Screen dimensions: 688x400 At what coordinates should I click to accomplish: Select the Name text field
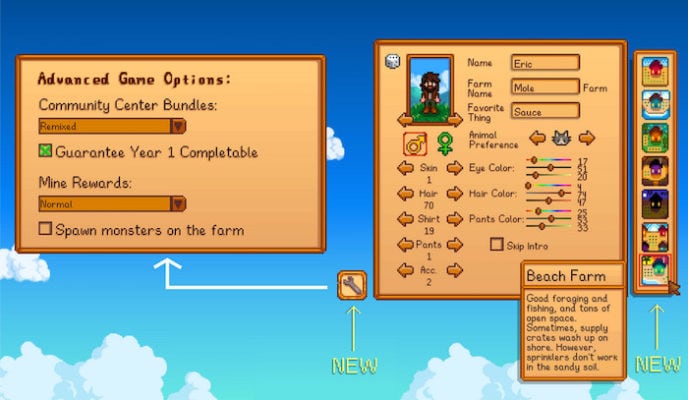coord(545,62)
